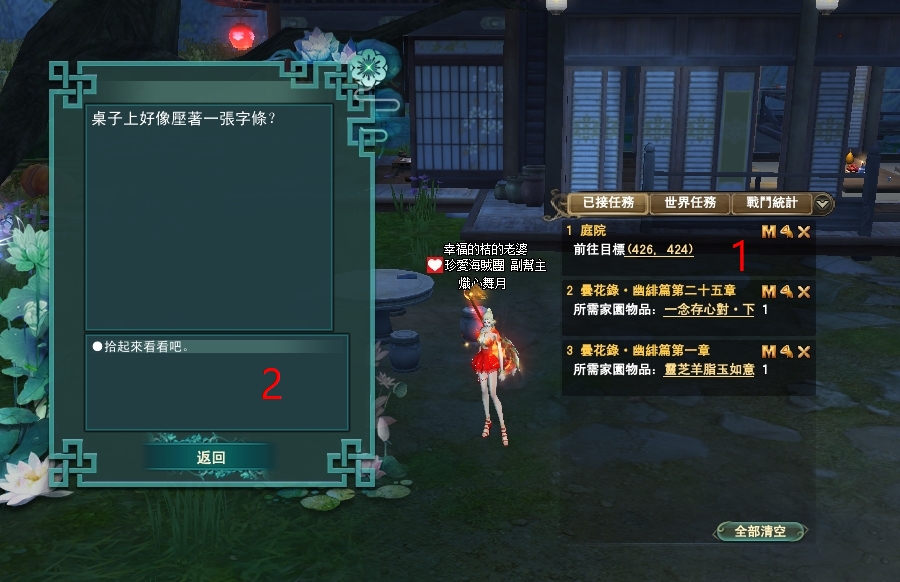This screenshot has height=582, width=900.
Task: Untrack the 幽緋篇第一章 quest
Action: pyautogui.click(x=803, y=351)
